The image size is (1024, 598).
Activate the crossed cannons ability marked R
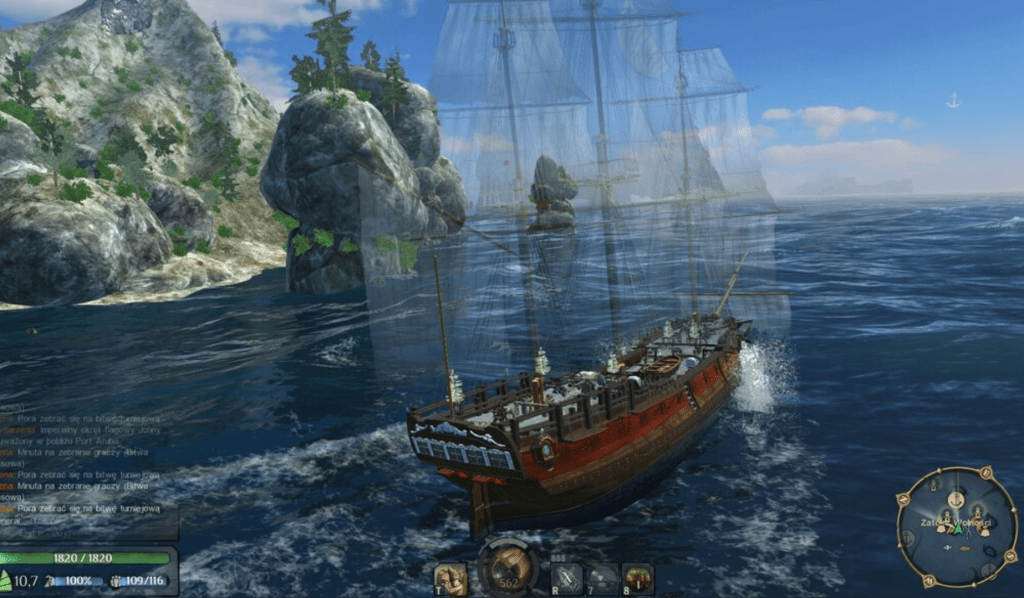567,577
